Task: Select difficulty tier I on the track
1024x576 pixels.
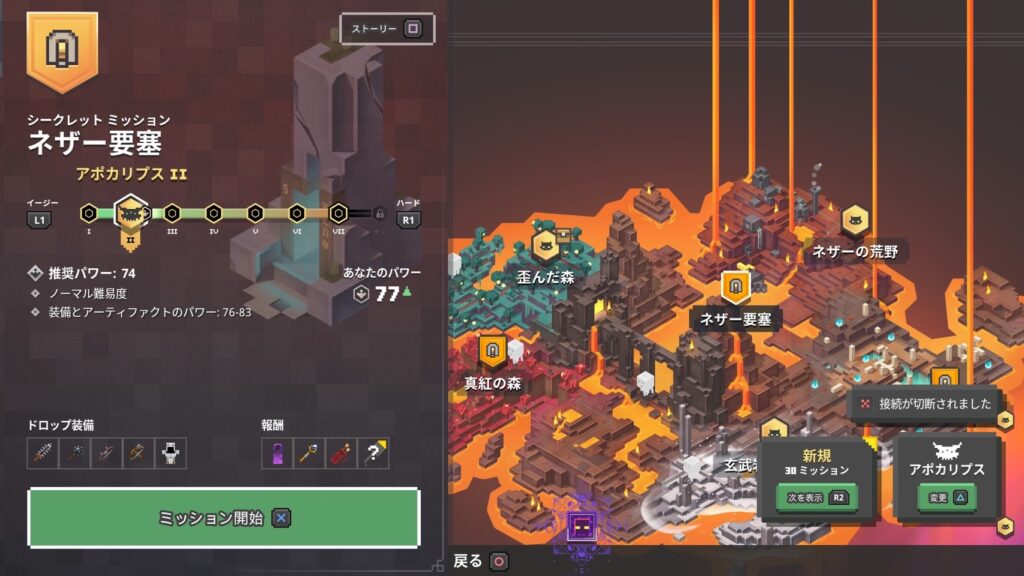Action: [x=89, y=213]
